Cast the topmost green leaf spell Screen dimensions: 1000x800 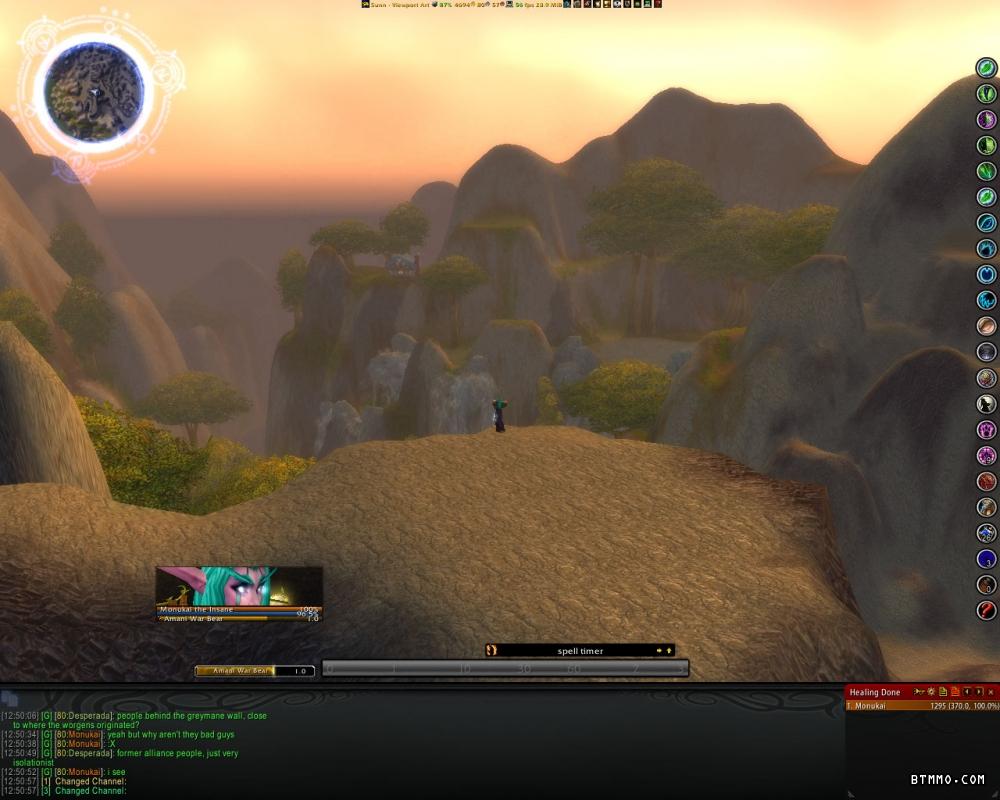click(x=987, y=68)
